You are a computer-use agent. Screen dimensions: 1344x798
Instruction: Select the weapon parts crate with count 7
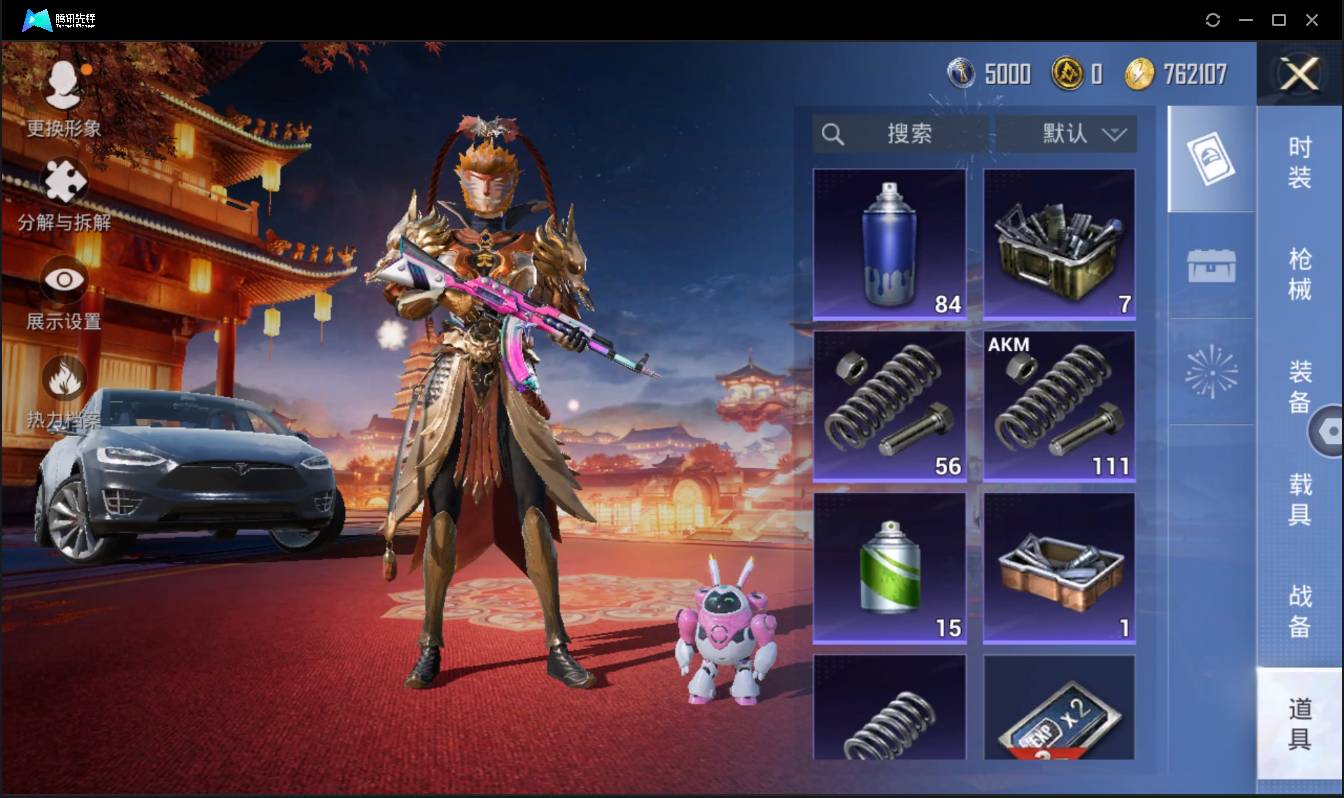(x=1059, y=244)
